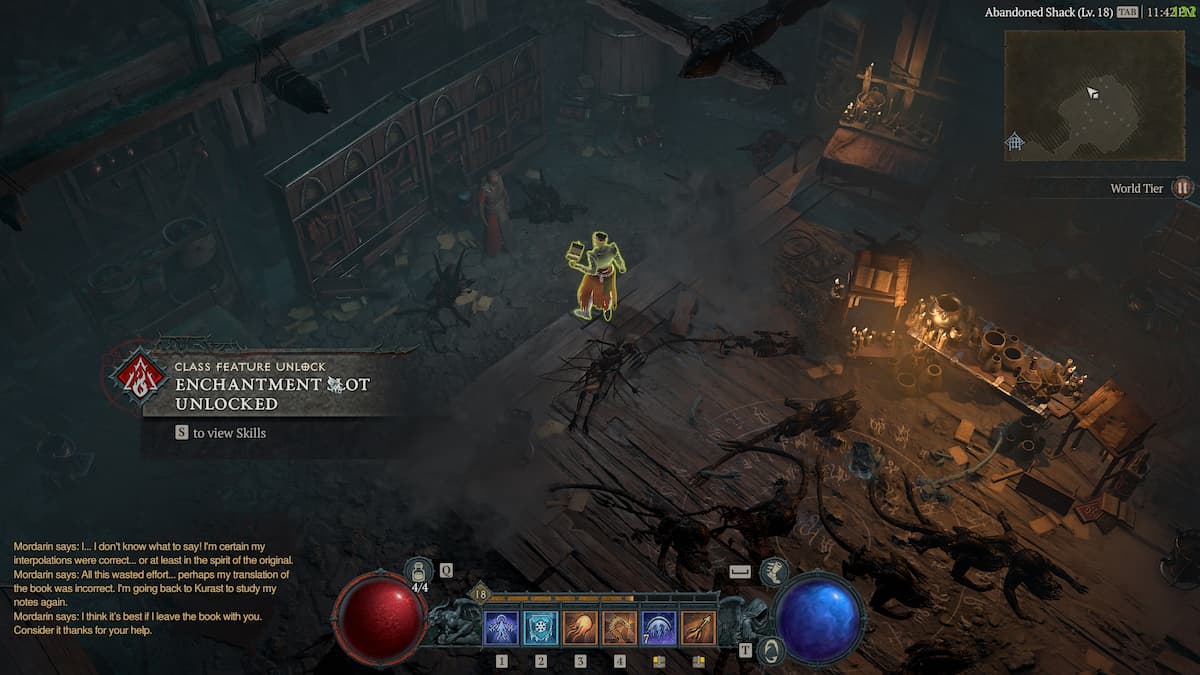The height and width of the screenshot is (675, 1200).
Task: Cast the snowflake frost skill in slot 2
Action: [540, 628]
